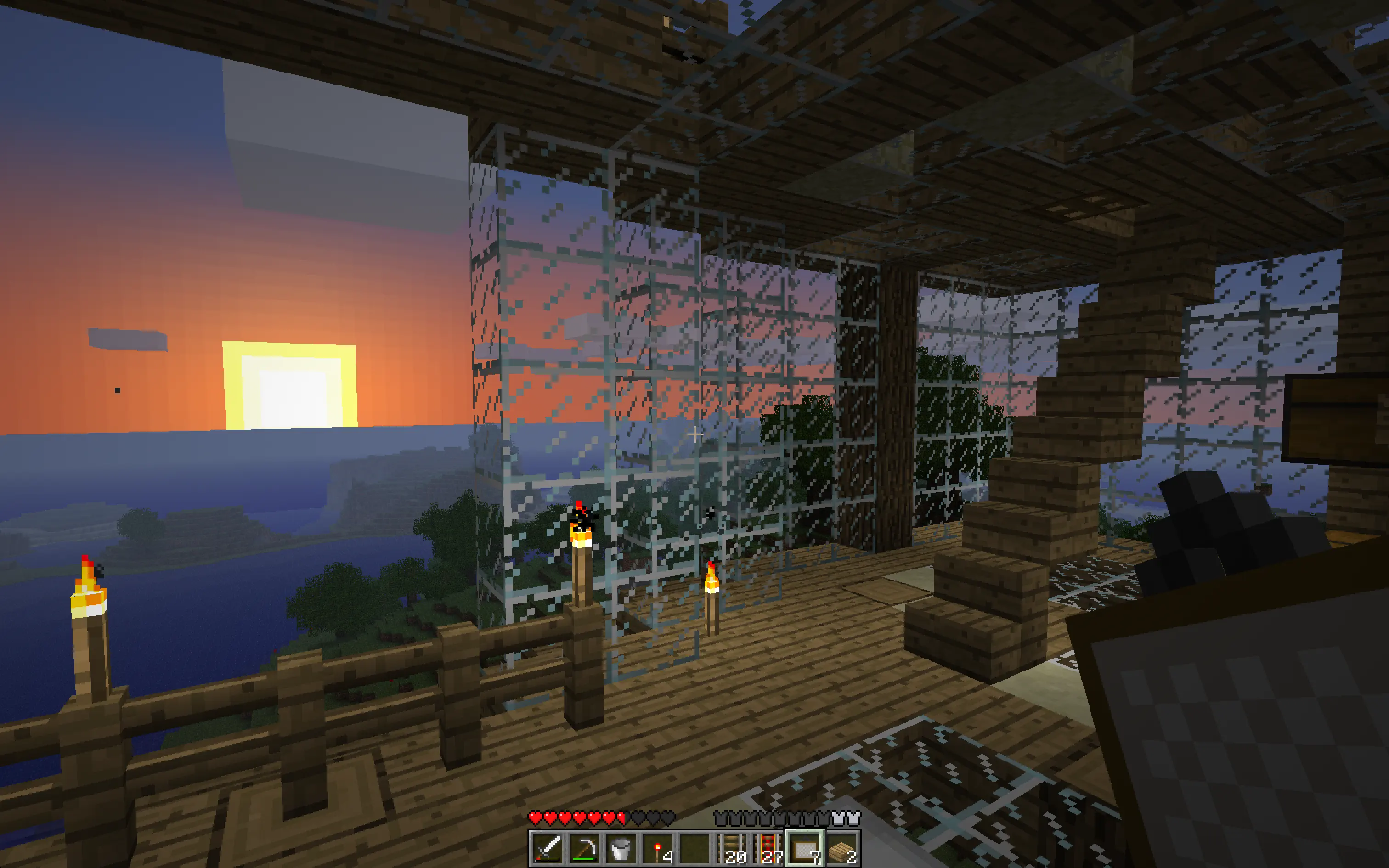Image resolution: width=1389 pixels, height=868 pixels.
Task: Select the pickaxe in the hotbar
Action: [584, 849]
